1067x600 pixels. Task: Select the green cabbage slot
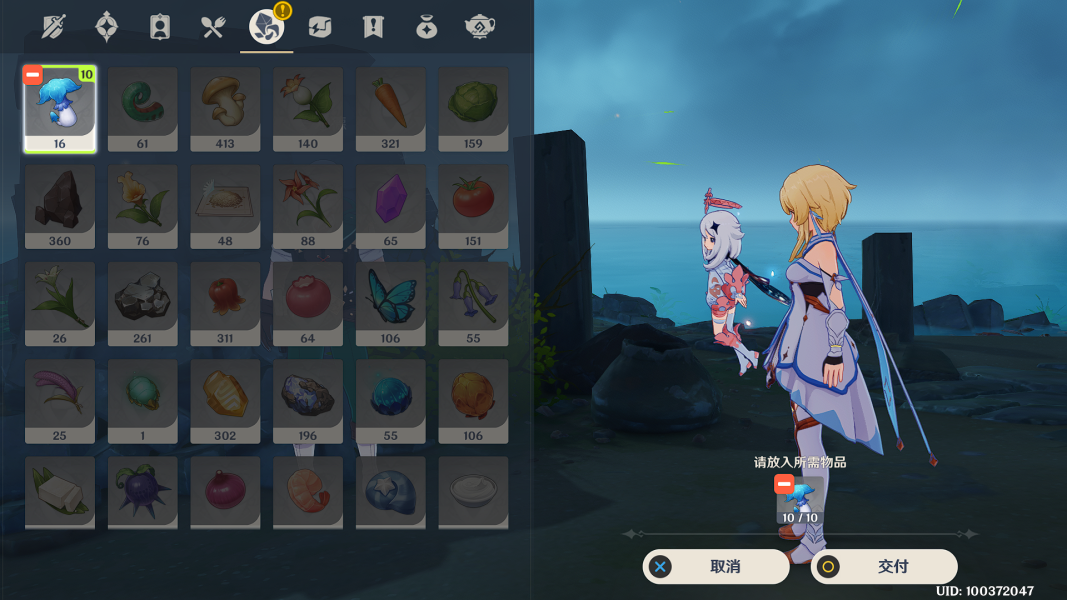click(x=473, y=110)
